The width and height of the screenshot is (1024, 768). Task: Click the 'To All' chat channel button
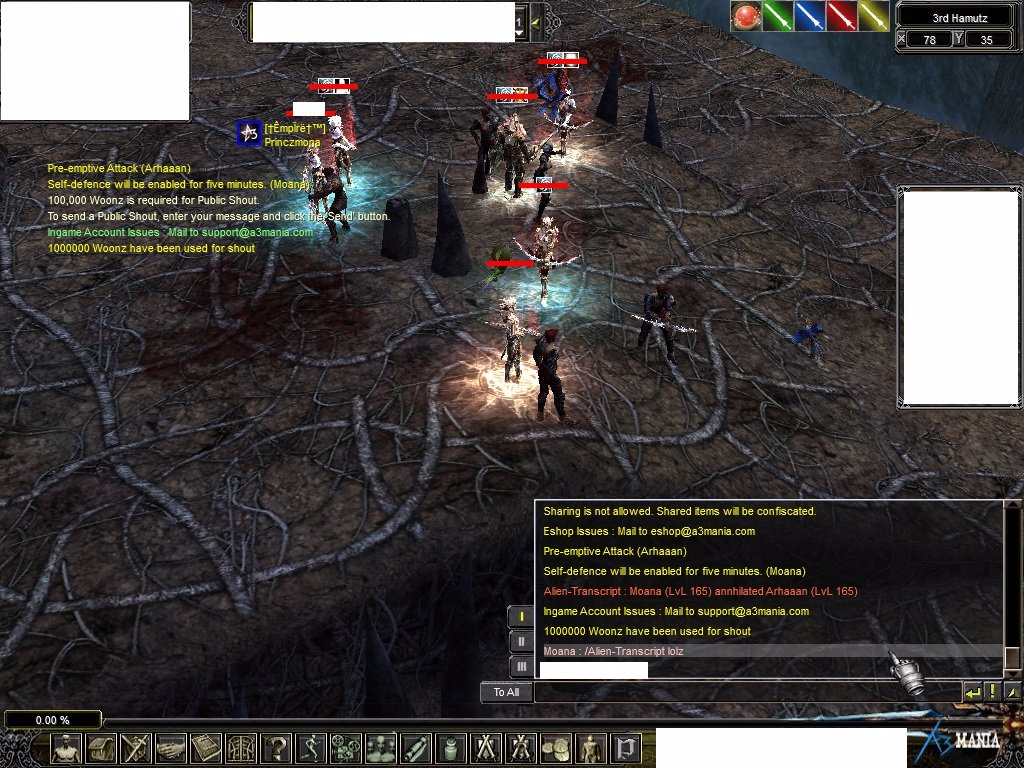click(506, 692)
